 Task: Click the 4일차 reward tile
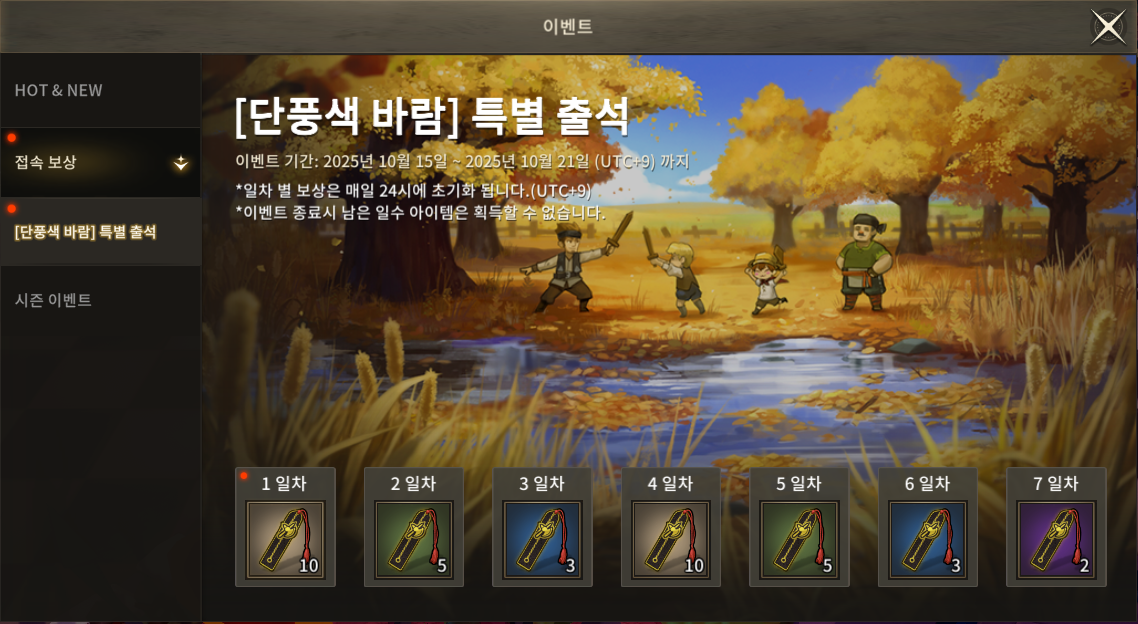(671, 539)
